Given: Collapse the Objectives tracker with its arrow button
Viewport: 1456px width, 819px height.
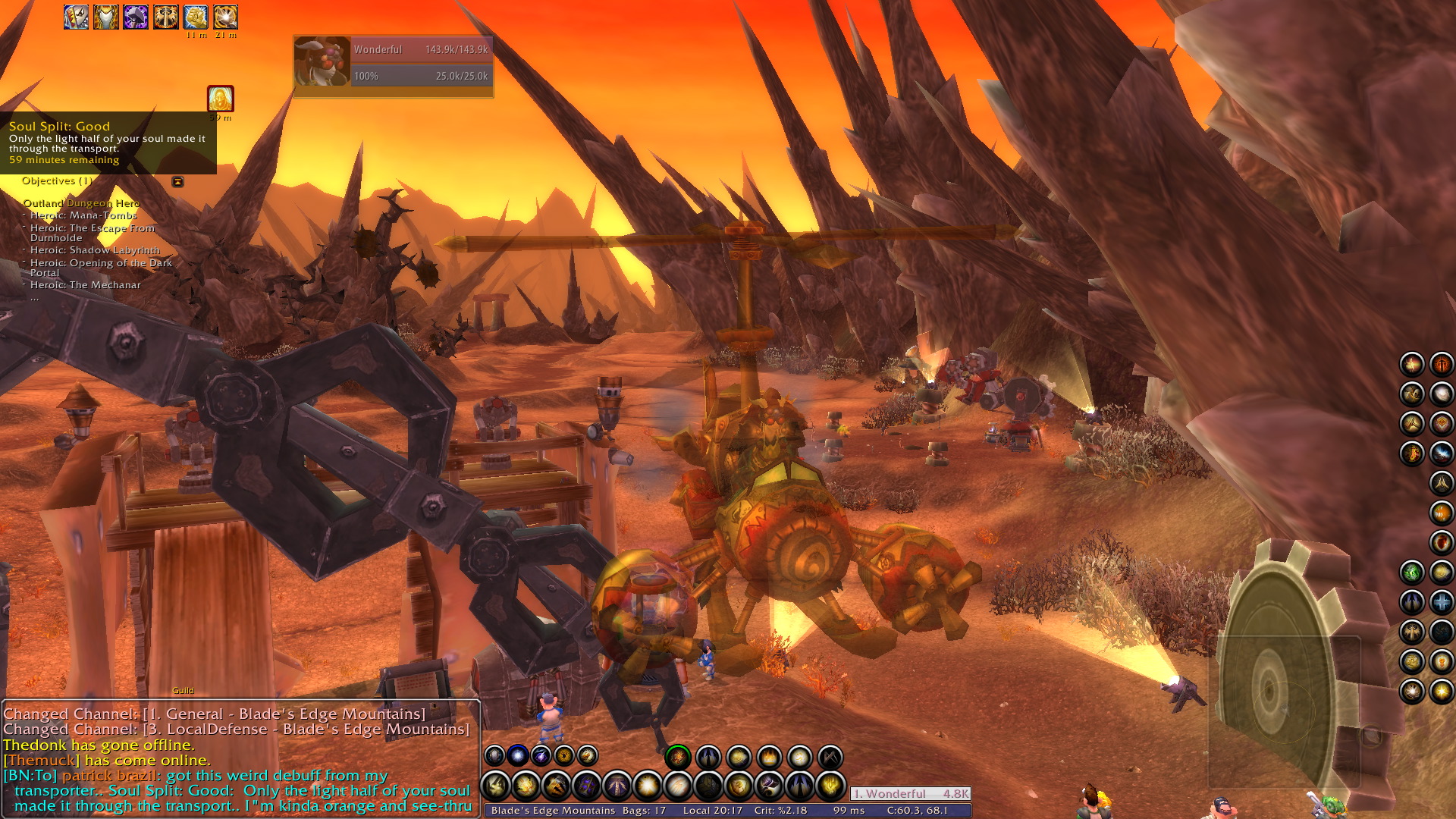Looking at the screenshot, I should [x=177, y=182].
